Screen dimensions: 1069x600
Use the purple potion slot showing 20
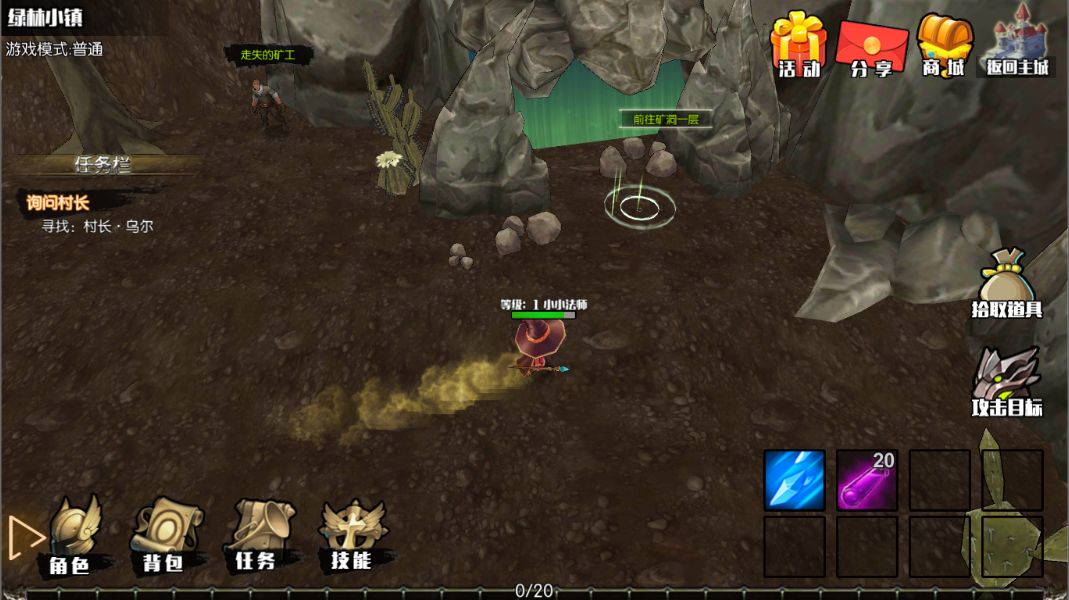867,480
